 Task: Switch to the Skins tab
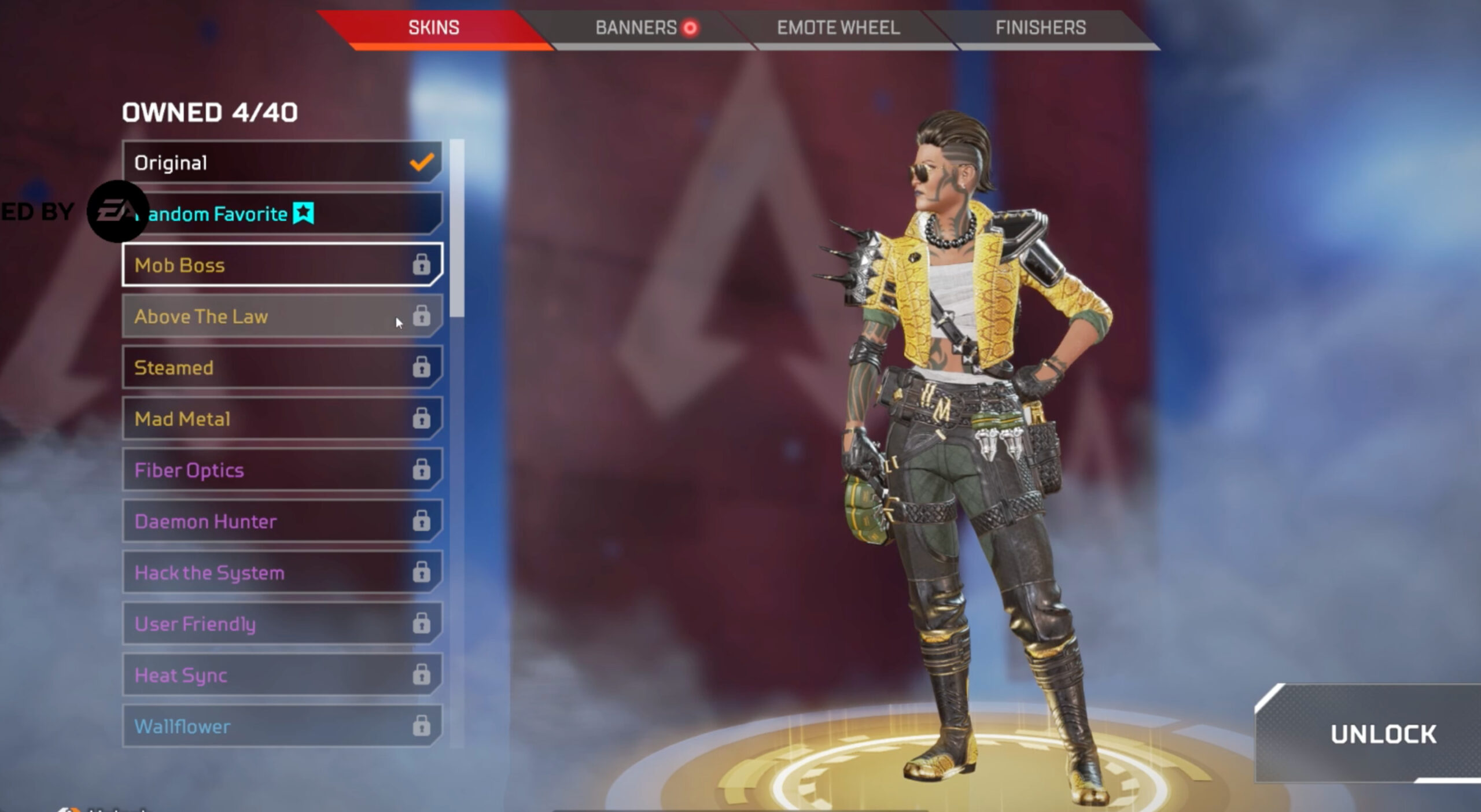click(434, 28)
